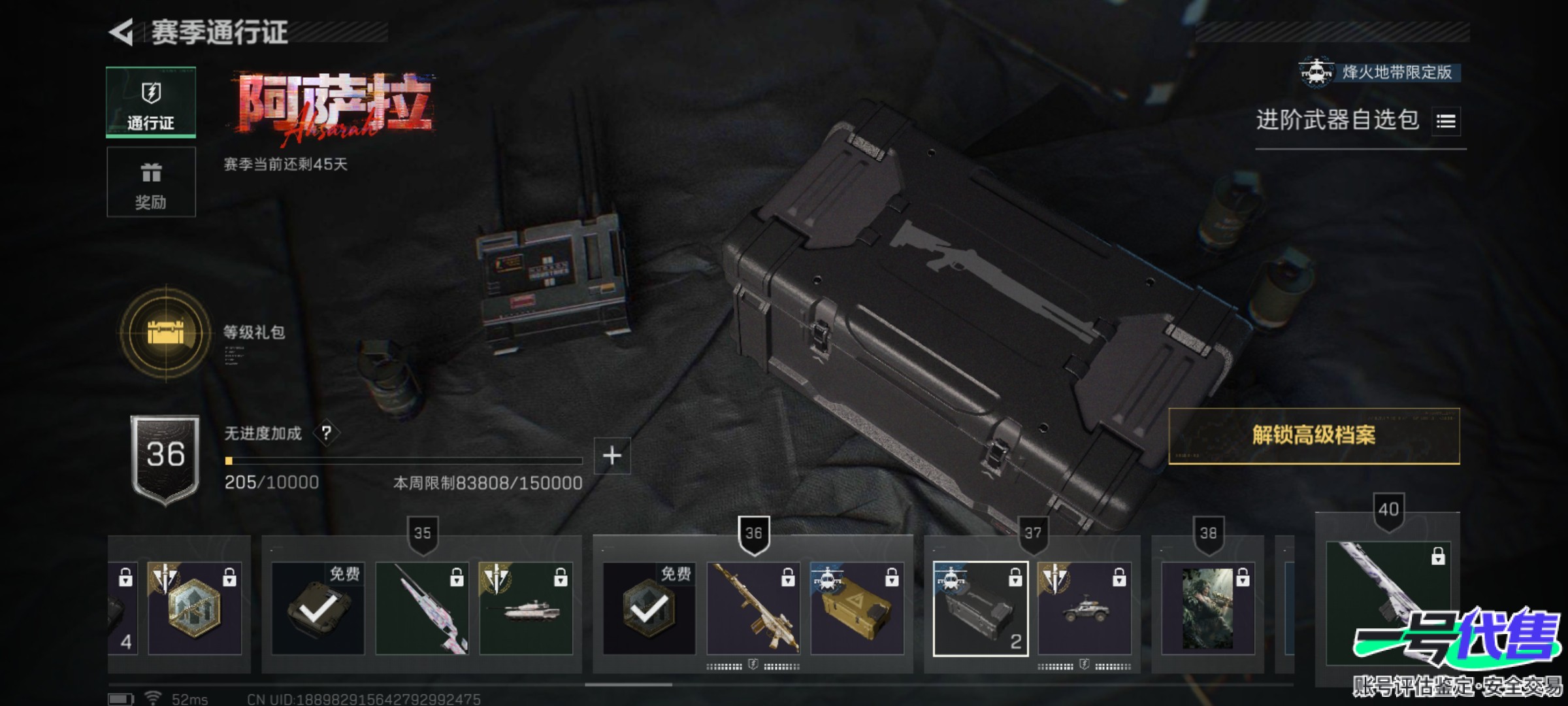Choose the level 37 armored vehicle reward

(x=1085, y=609)
